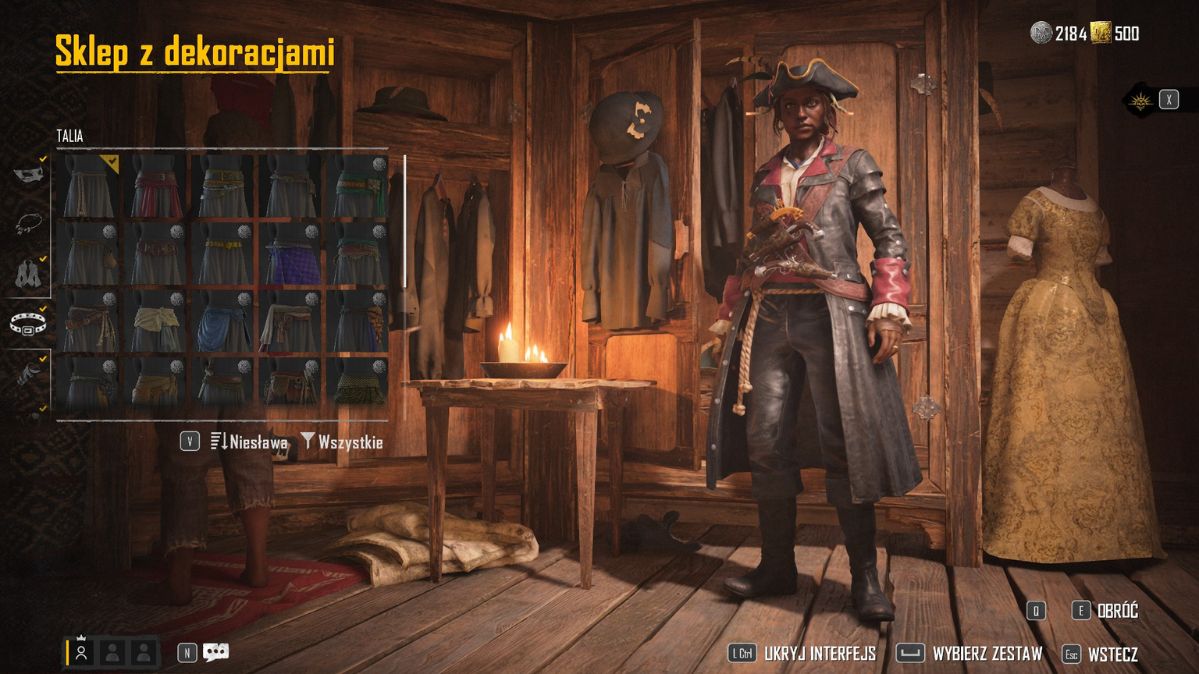
Task: Select the equipped plain rope belt item
Action: (x=89, y=186)
